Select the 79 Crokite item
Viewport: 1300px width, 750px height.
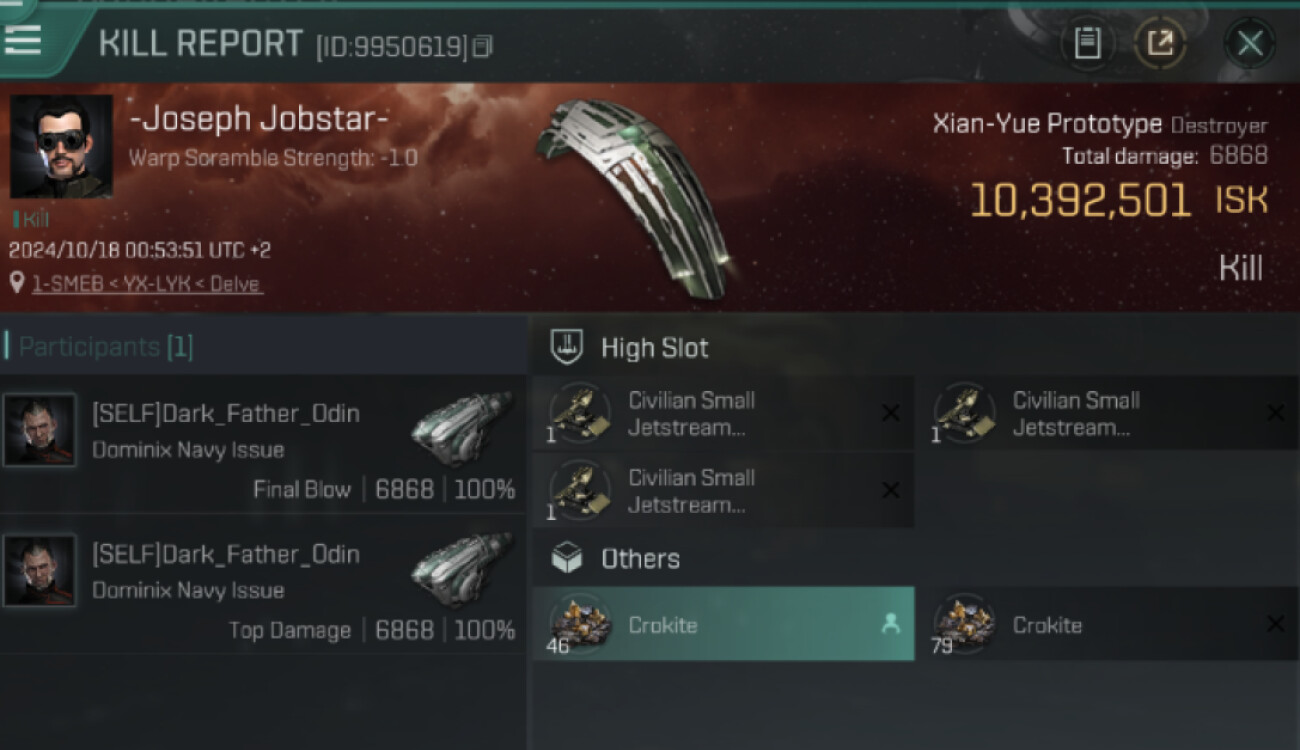1107,624
